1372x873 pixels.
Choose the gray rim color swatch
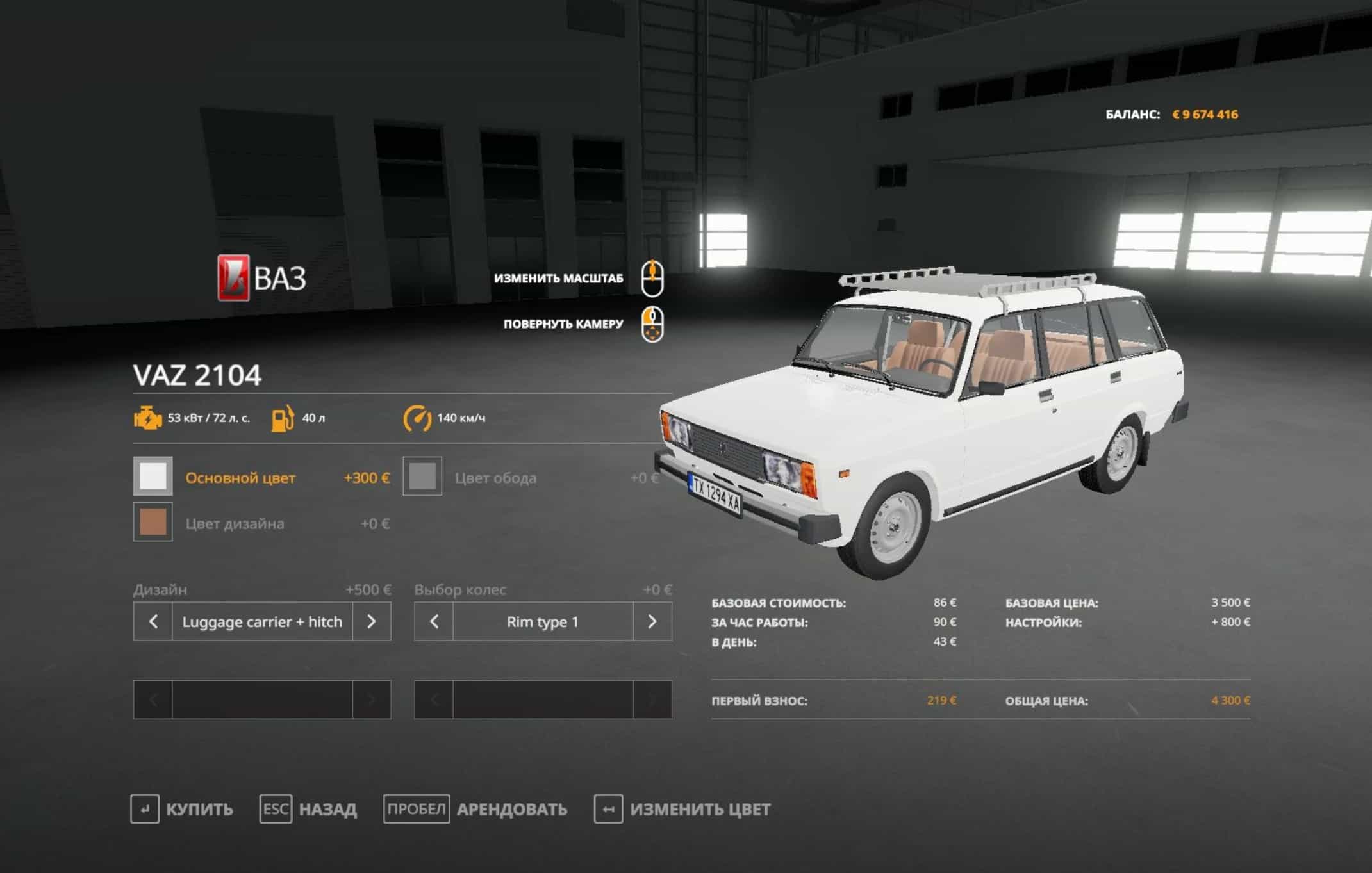coord(422,476)
